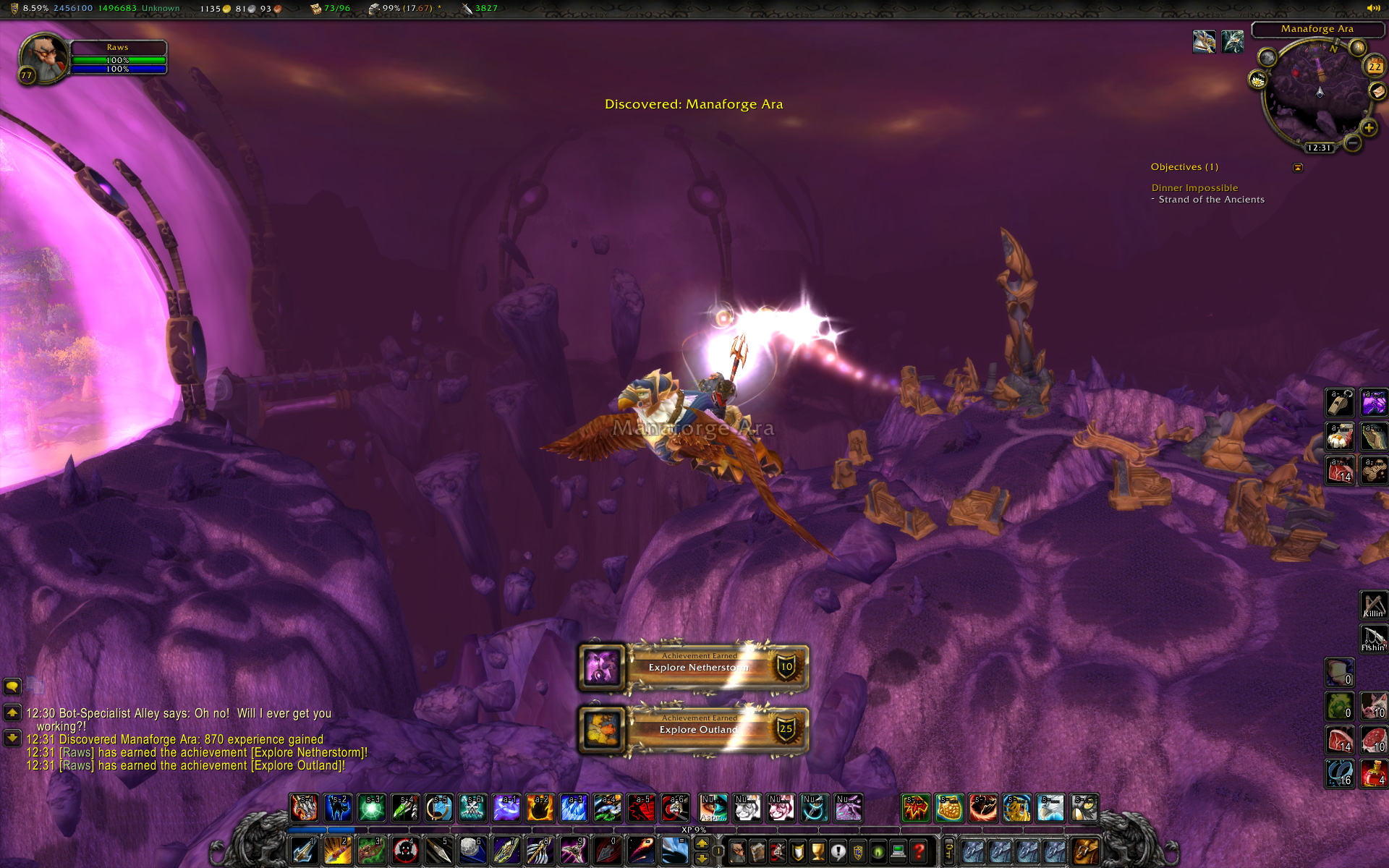Check the mail envelope icon on minimap
The height and width of the screenshot is (868, 1389).
pos(1377,91)
